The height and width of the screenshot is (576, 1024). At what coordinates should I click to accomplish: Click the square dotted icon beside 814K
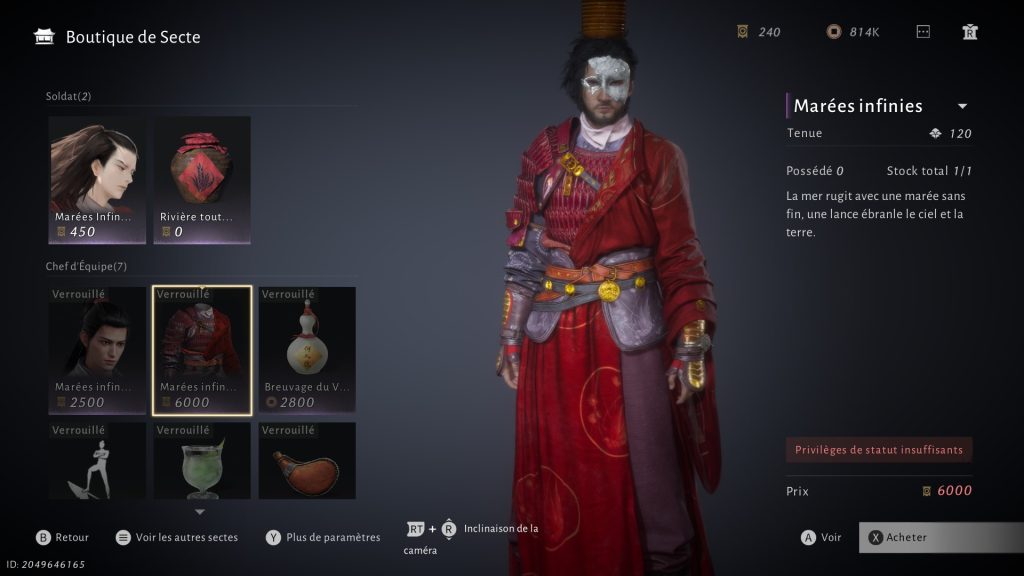923,32
